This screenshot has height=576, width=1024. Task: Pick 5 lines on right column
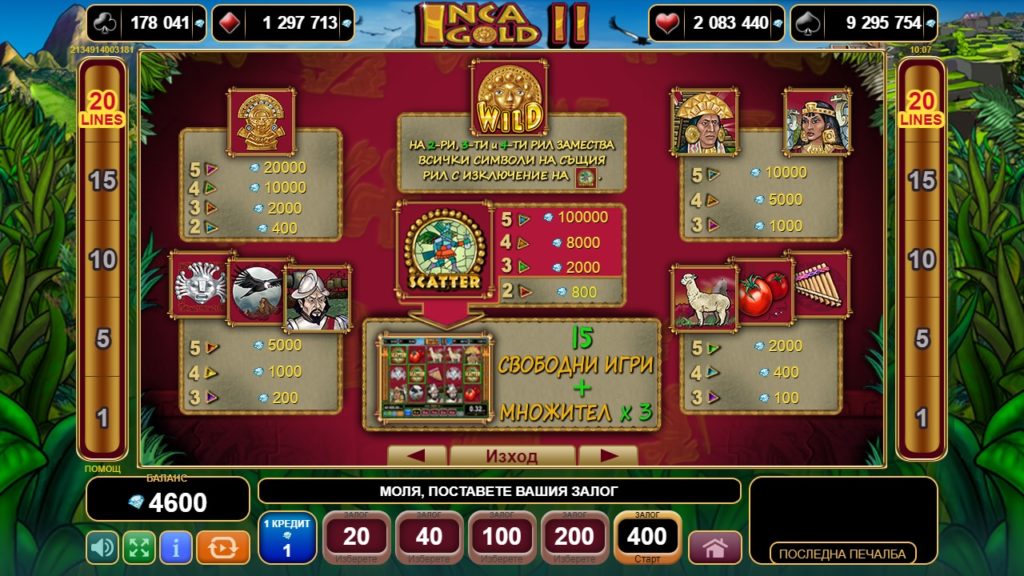click(x=921, y=338)
